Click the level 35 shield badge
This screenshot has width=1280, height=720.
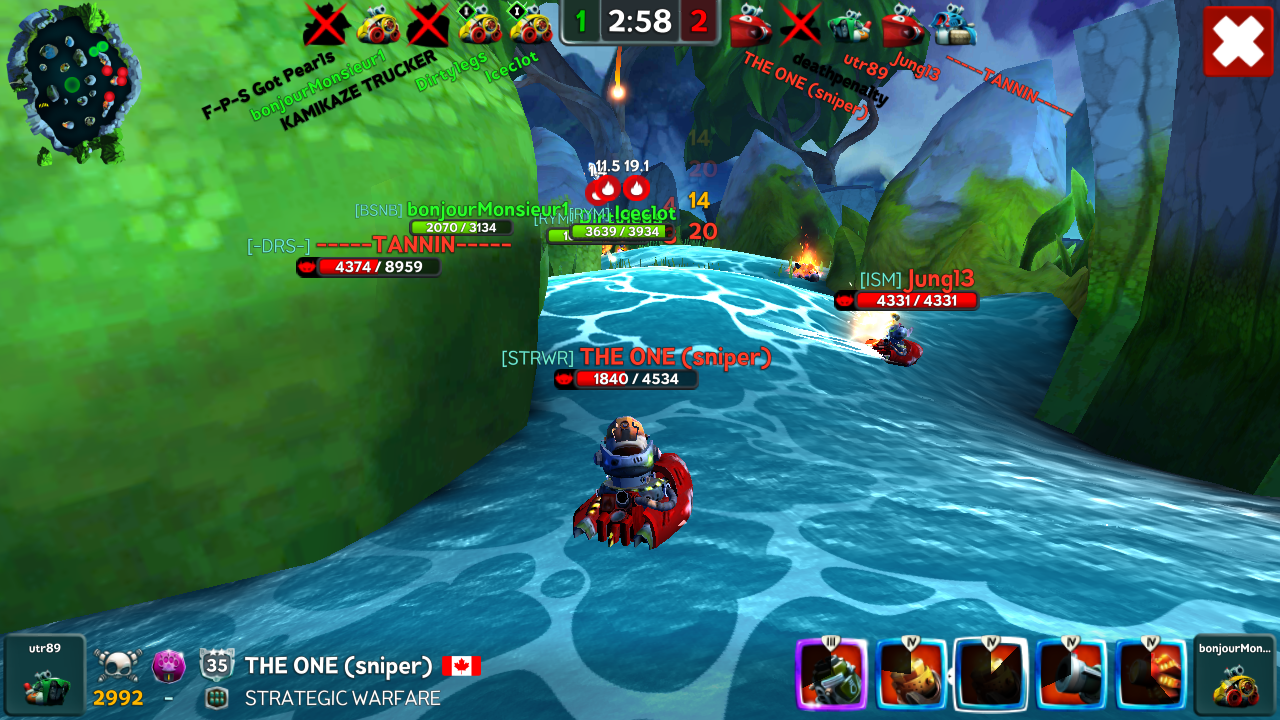tap(217, 664)
